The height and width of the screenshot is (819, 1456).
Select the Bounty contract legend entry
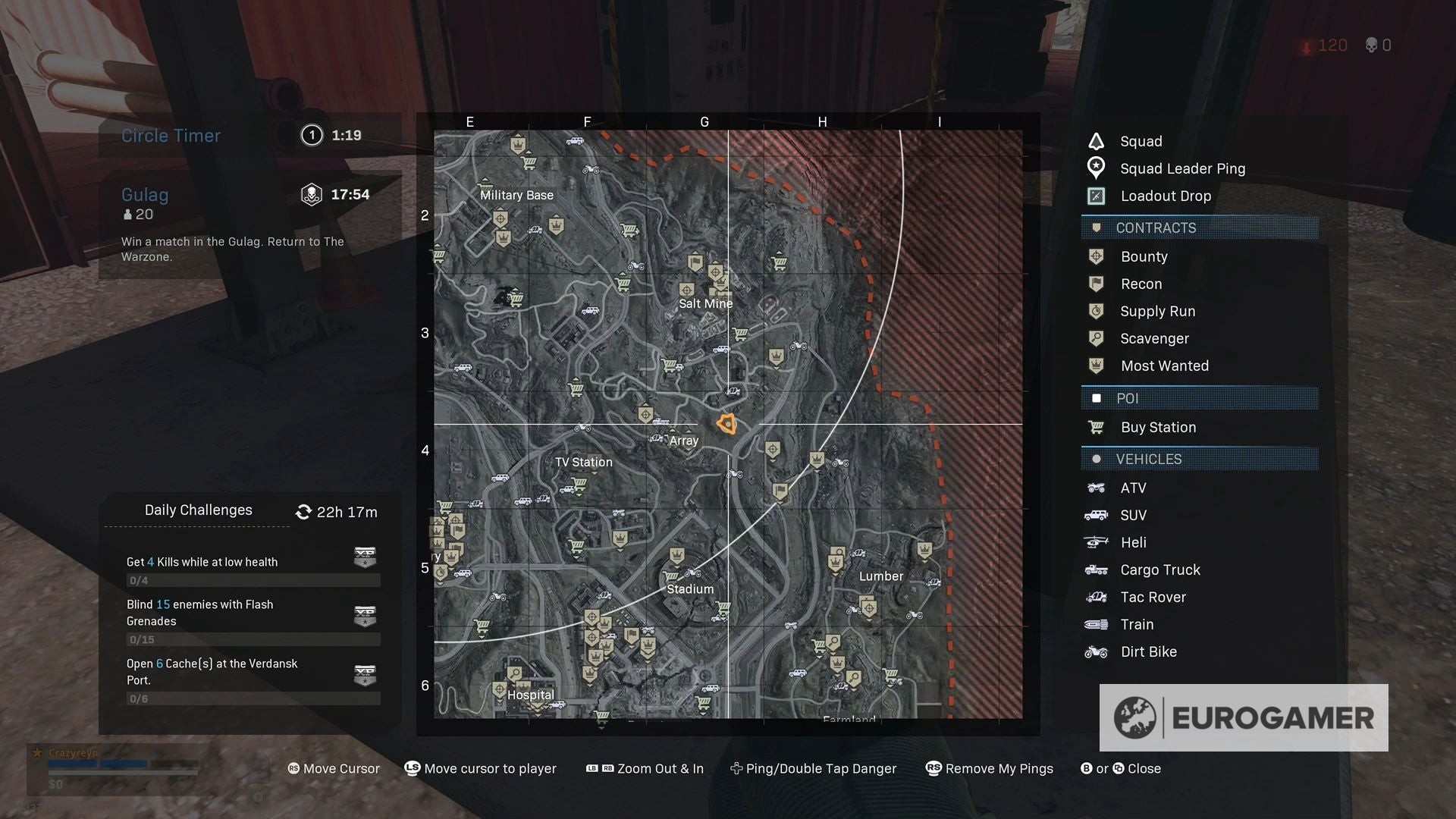coord(1144,256)
